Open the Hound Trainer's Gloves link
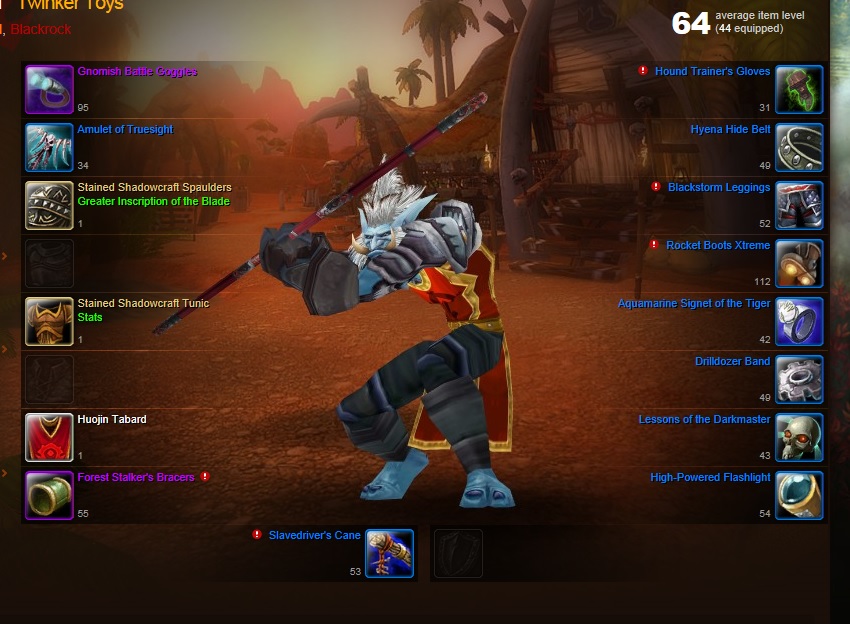Viewport: 850px width, 626px height. pyautogui.click(x=712, y=72)
